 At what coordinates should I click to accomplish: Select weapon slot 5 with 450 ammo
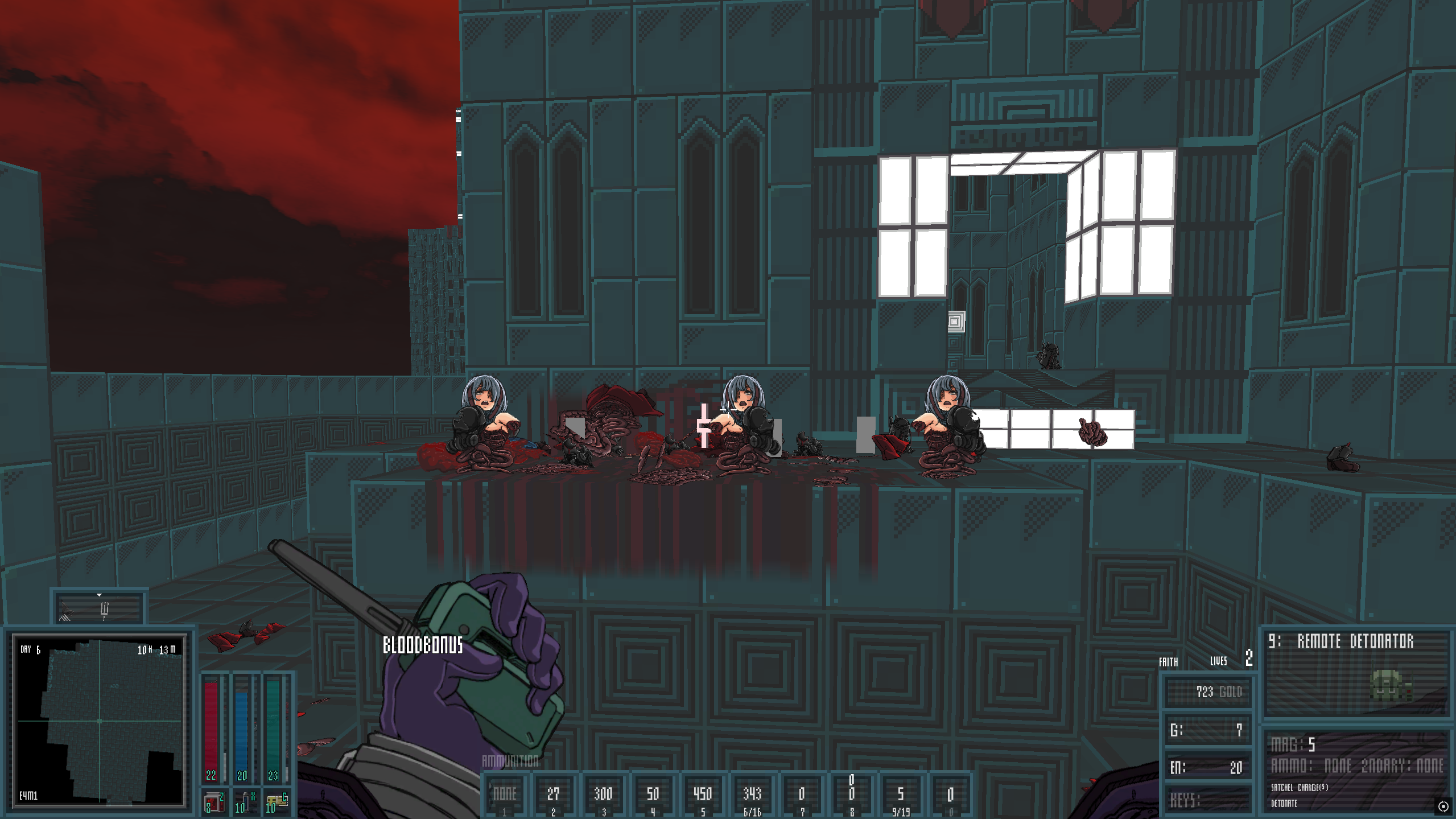click(x=703, y=796)
